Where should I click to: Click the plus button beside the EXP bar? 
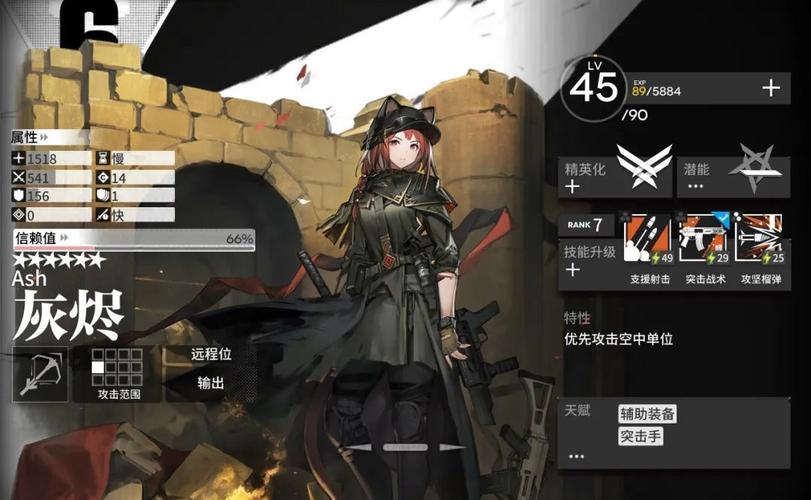coord(770,88)
